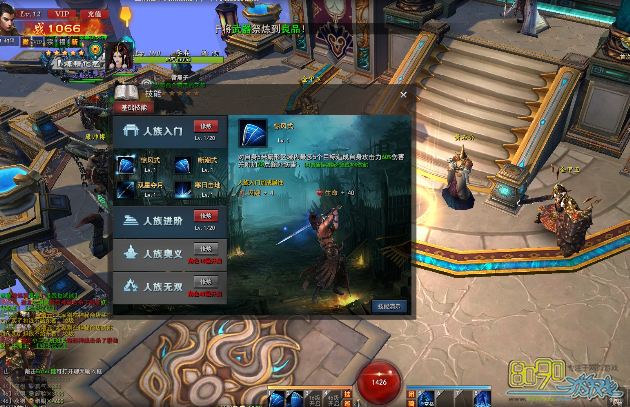Screen dimensions: 630x407
Task: Upgrade the 人族入门 skill set
Action: (x=204, y=126)
